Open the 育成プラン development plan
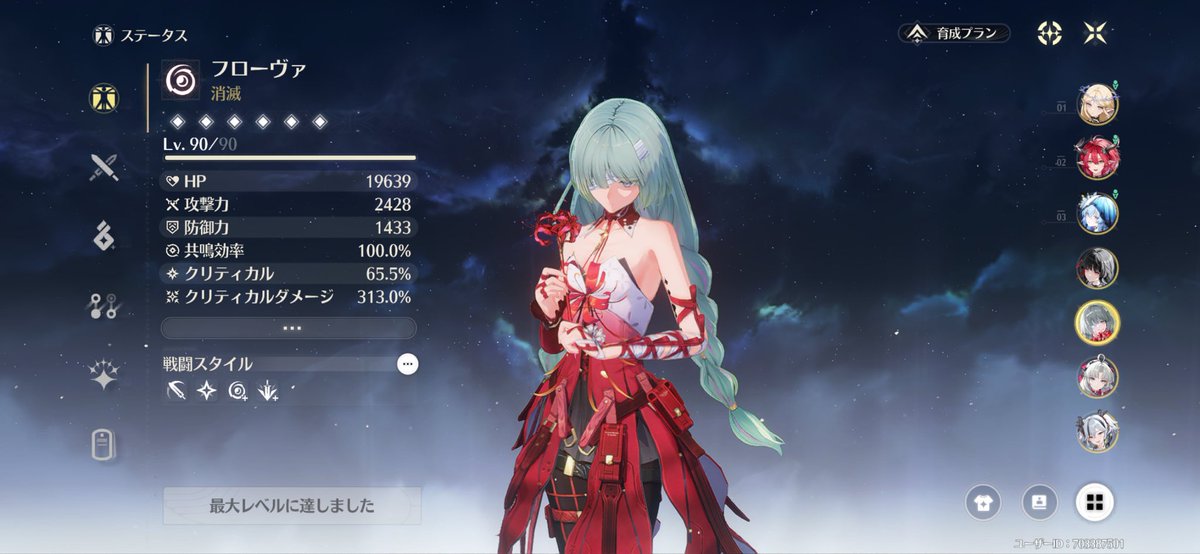The image size is (1200, 554). coord(953,33)
